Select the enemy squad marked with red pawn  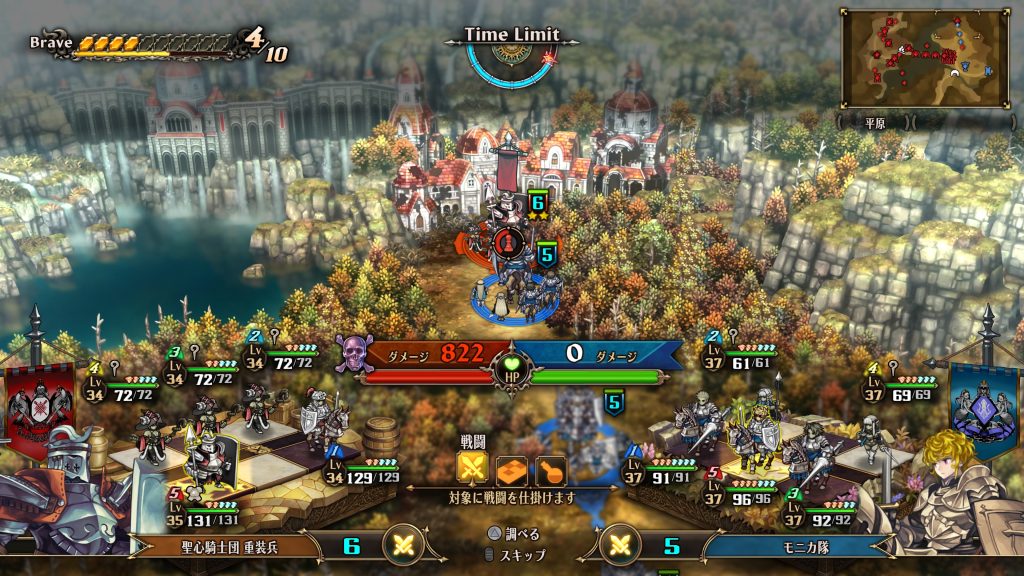click(506, 241)
